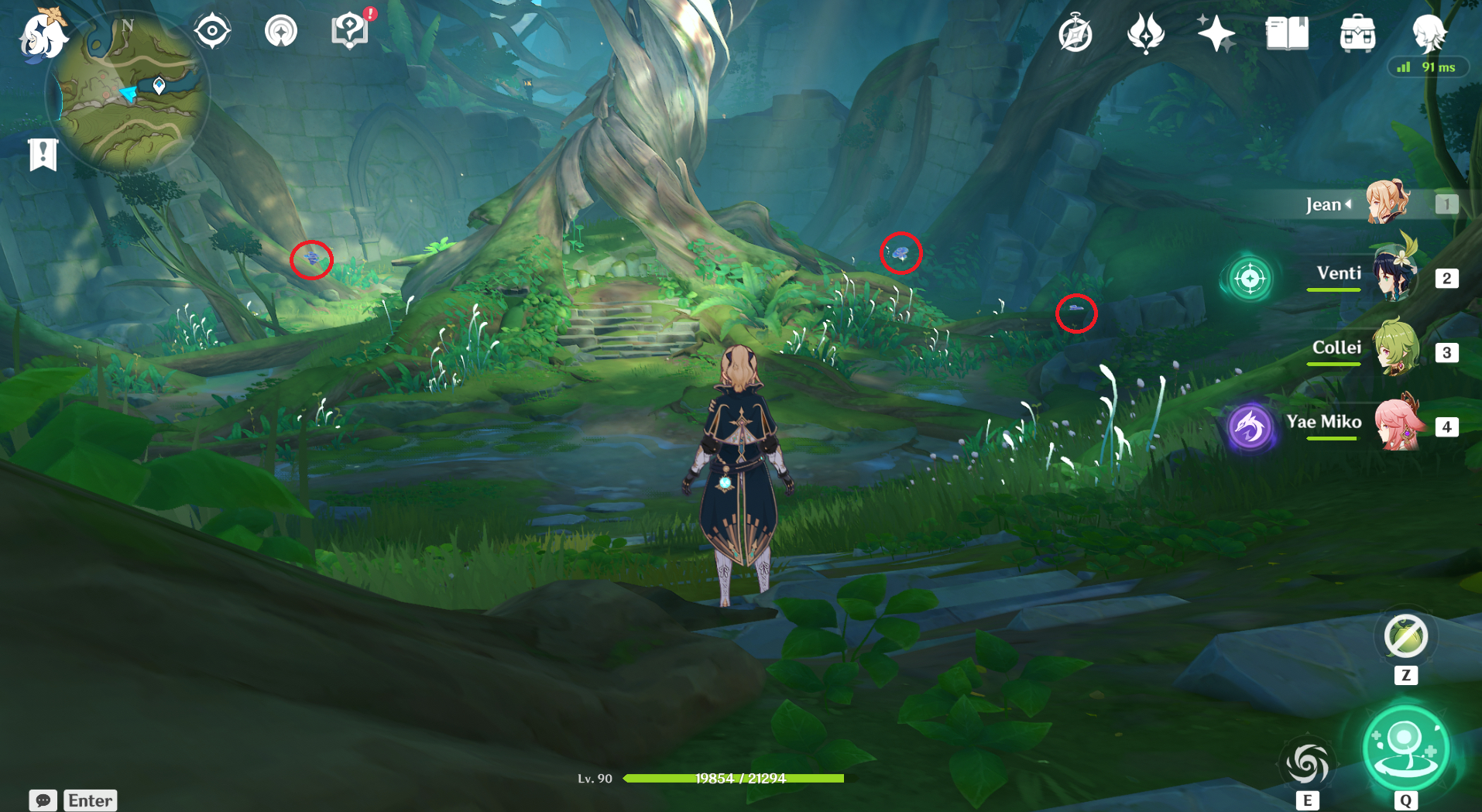This screenshot has height=812, width=1482.
Task: Open the Wish star menu
Action: [1216, 33]
